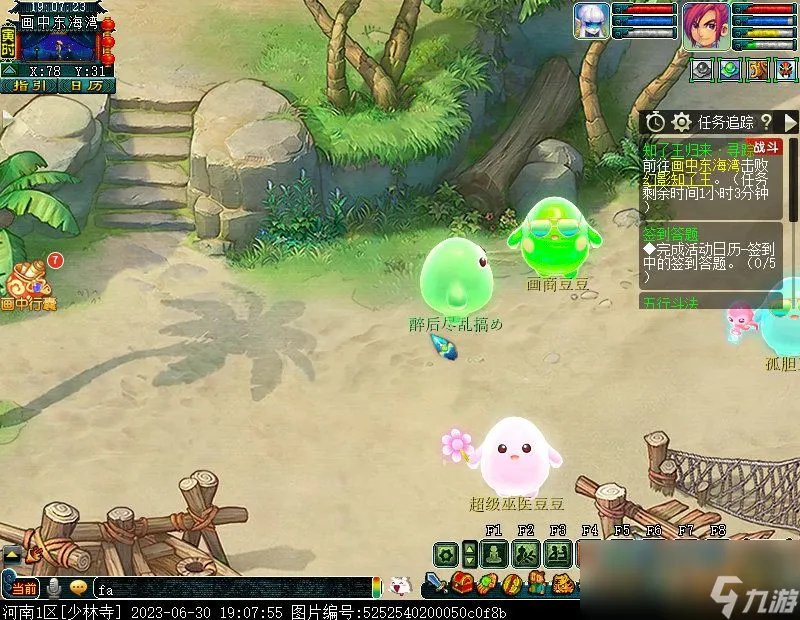800x620 pixels.
Task: Open the sword attack menu icon
Action: pyautogui.click(x=436, y=584)
